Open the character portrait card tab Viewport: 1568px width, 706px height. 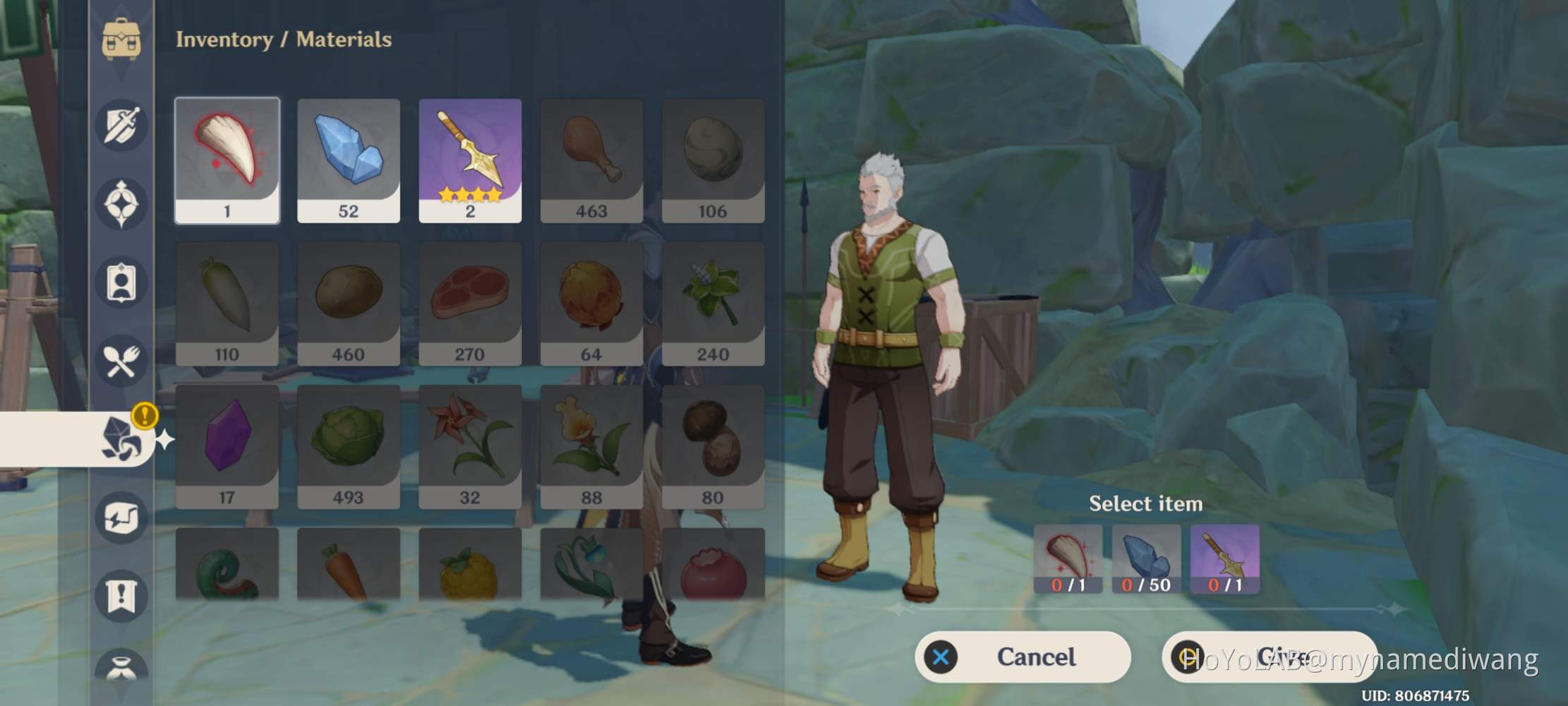tap(121, 283)
